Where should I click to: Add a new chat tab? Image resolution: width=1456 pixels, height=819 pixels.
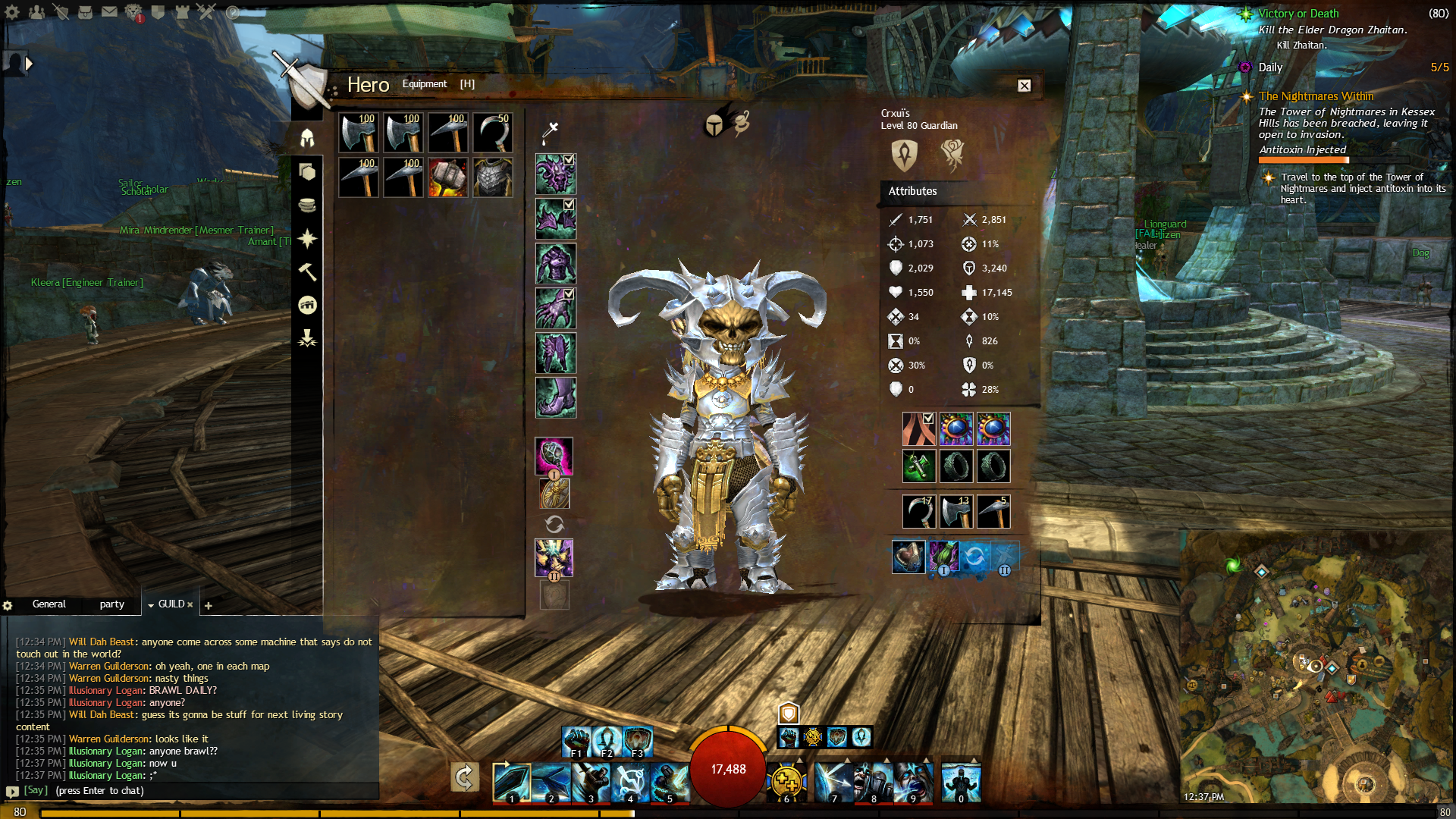point(209,605)
